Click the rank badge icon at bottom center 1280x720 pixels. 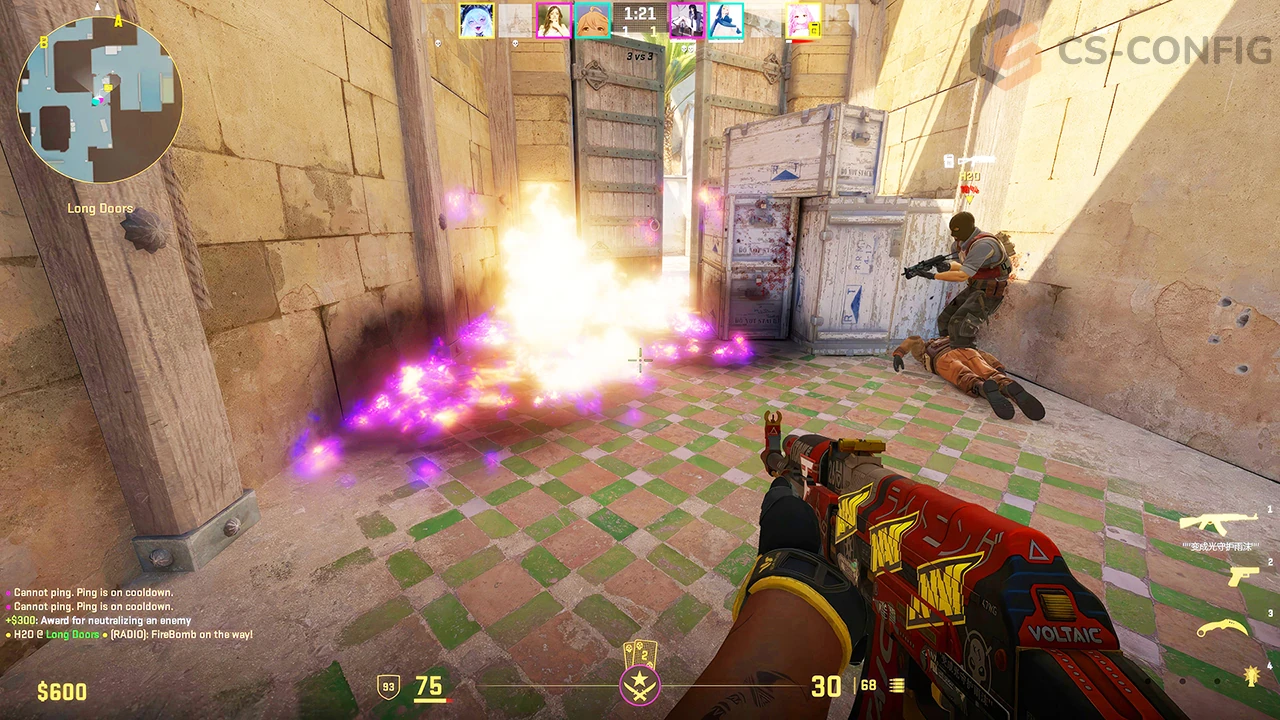(639, 684)
